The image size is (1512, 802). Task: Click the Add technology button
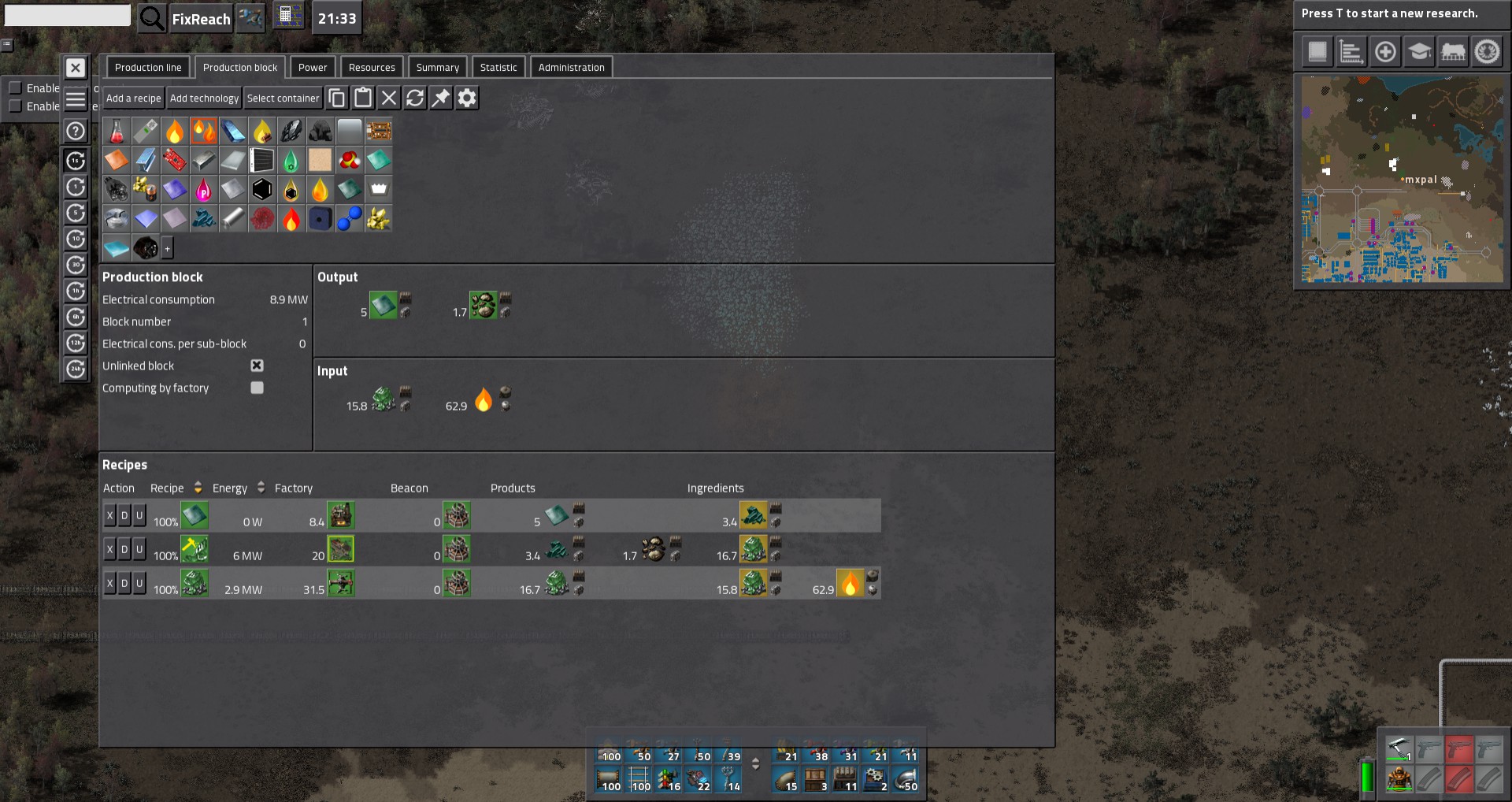coord(204,98)
